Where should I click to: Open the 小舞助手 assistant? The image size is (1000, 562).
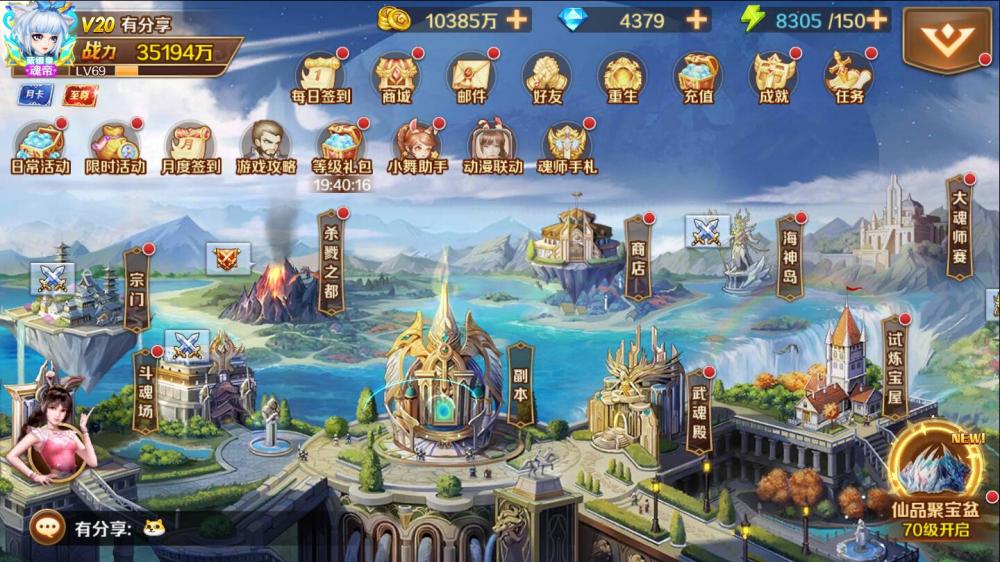417,147
